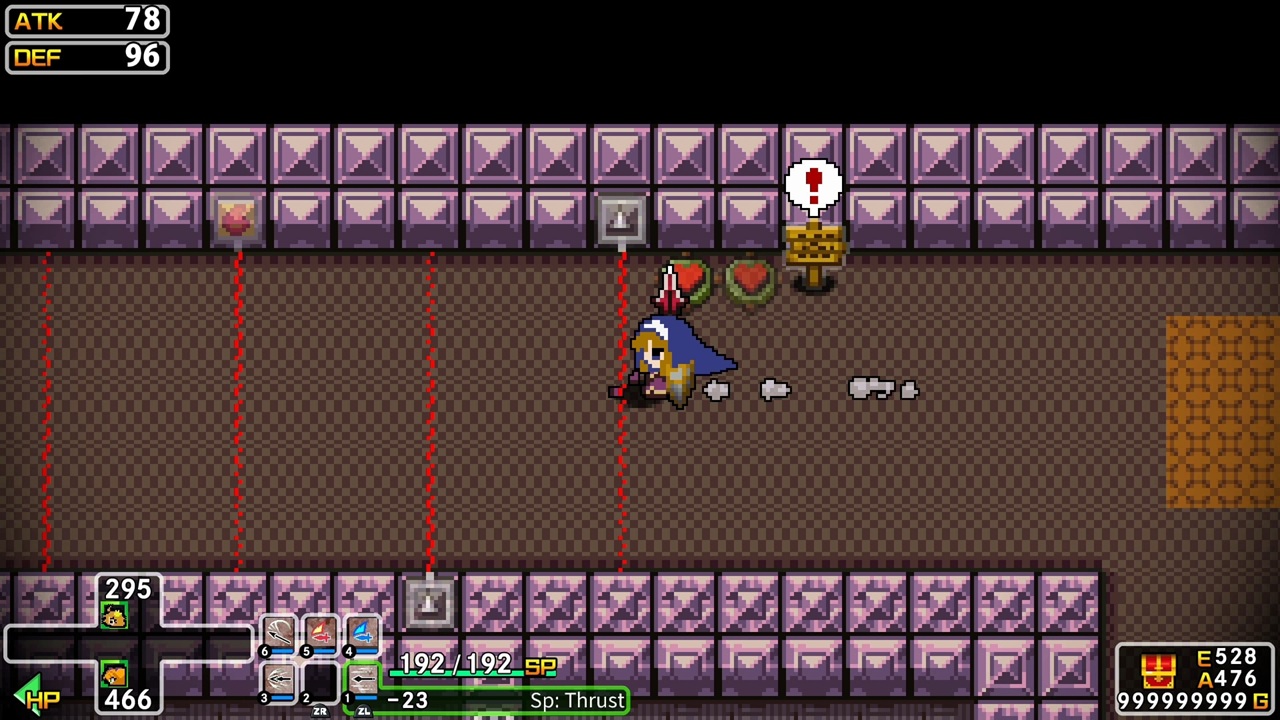Click the ATK 78 stat panel
This screenshot has width=1280, height=720.
[x=85, y=21]
